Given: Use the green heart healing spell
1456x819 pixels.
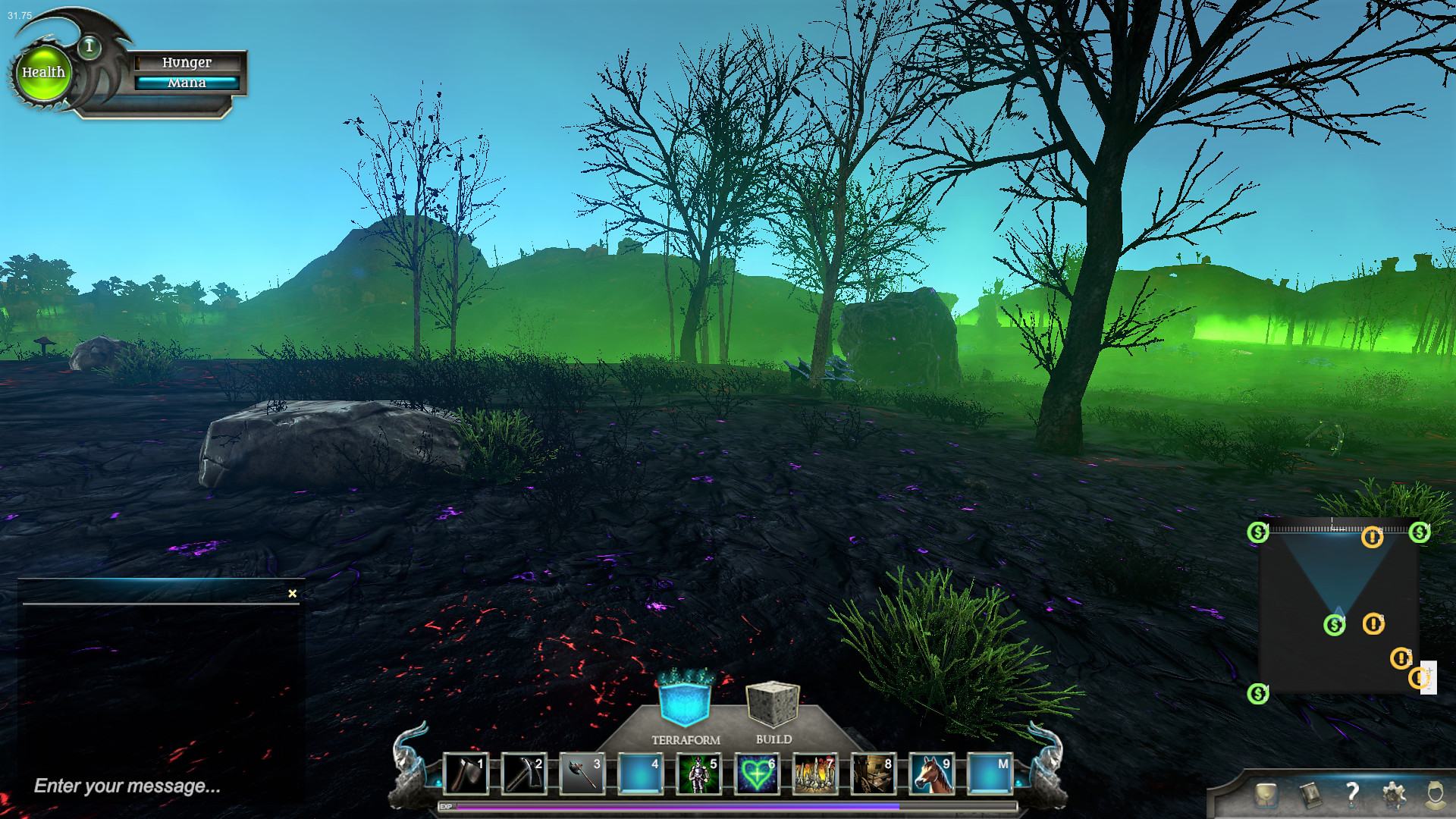Looking at the screenshot, I should 757,774.
